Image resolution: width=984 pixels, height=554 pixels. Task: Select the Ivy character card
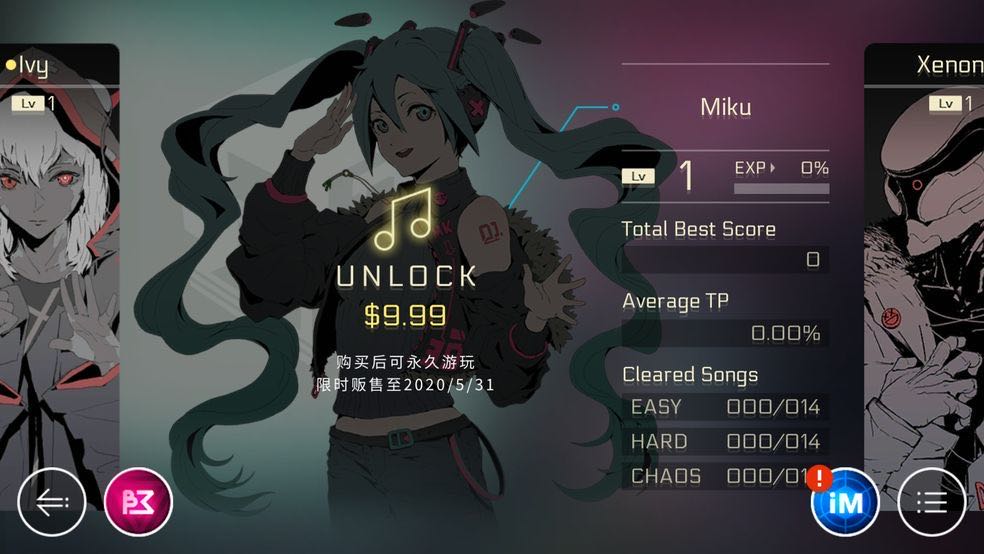[x=58, y=250]
